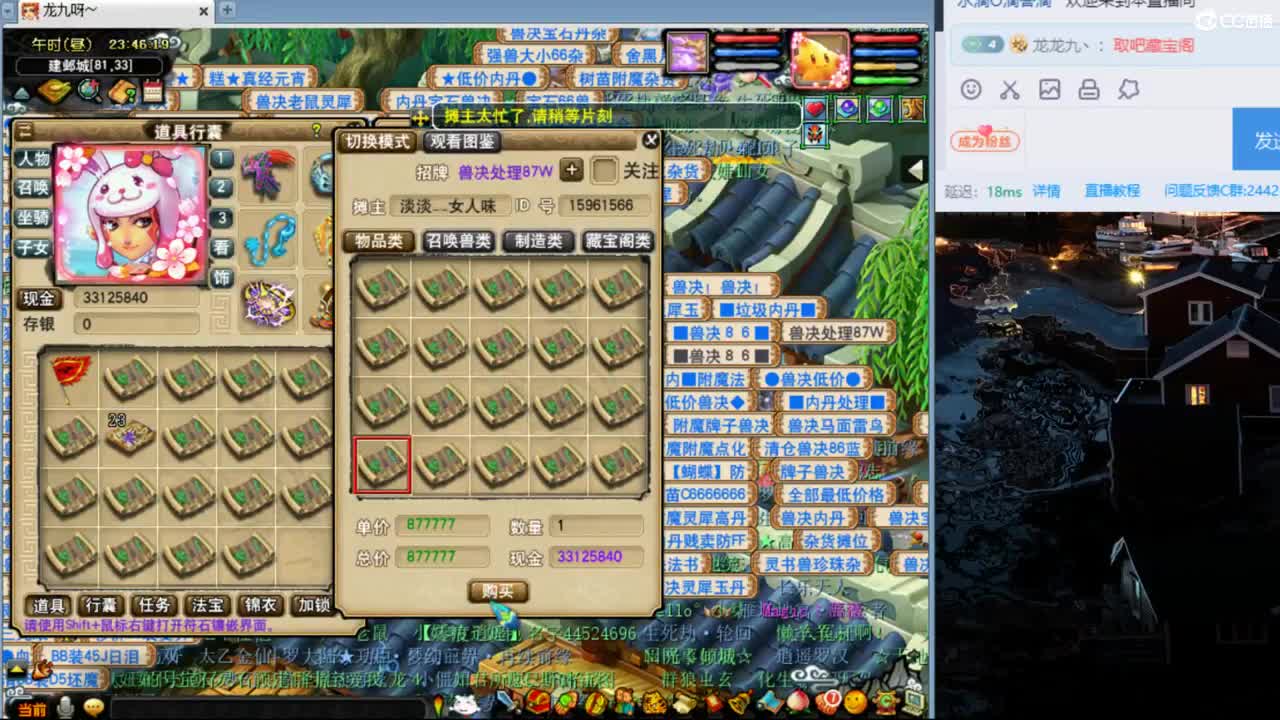The width and height of the screenshot is (1280, 720).
Task: Click the red HP bar beside the pet portrait
Action: point(887,38)
